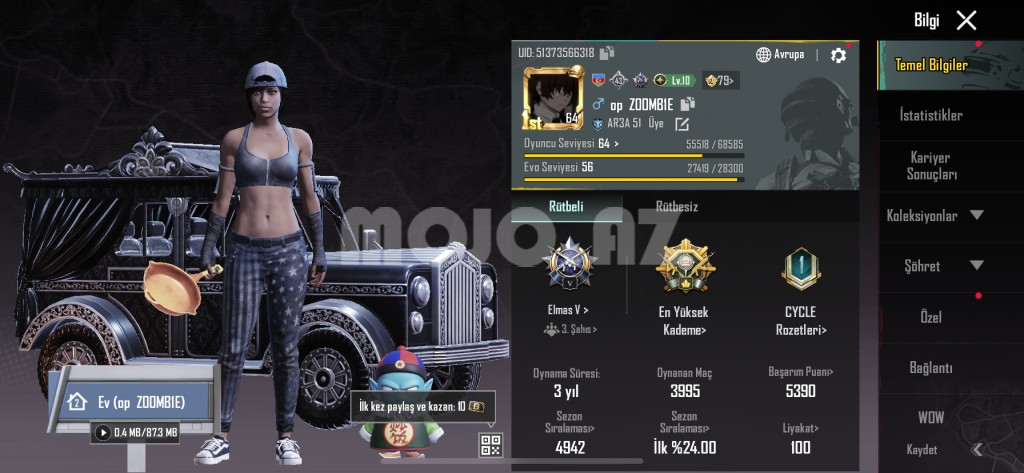Select the Özel tab

931,316
